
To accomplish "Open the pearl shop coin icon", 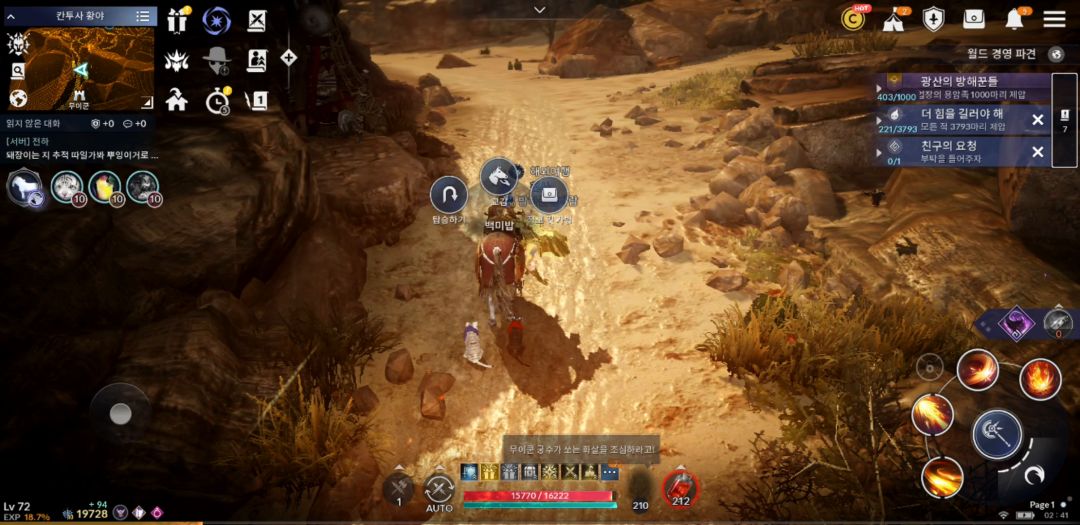I will coord(854,18).
